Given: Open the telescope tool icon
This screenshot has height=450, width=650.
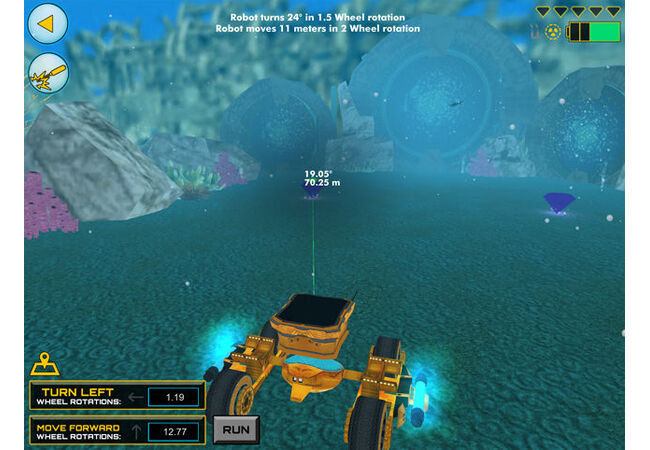Looking at the screenshot, I should tap(47, 72).
